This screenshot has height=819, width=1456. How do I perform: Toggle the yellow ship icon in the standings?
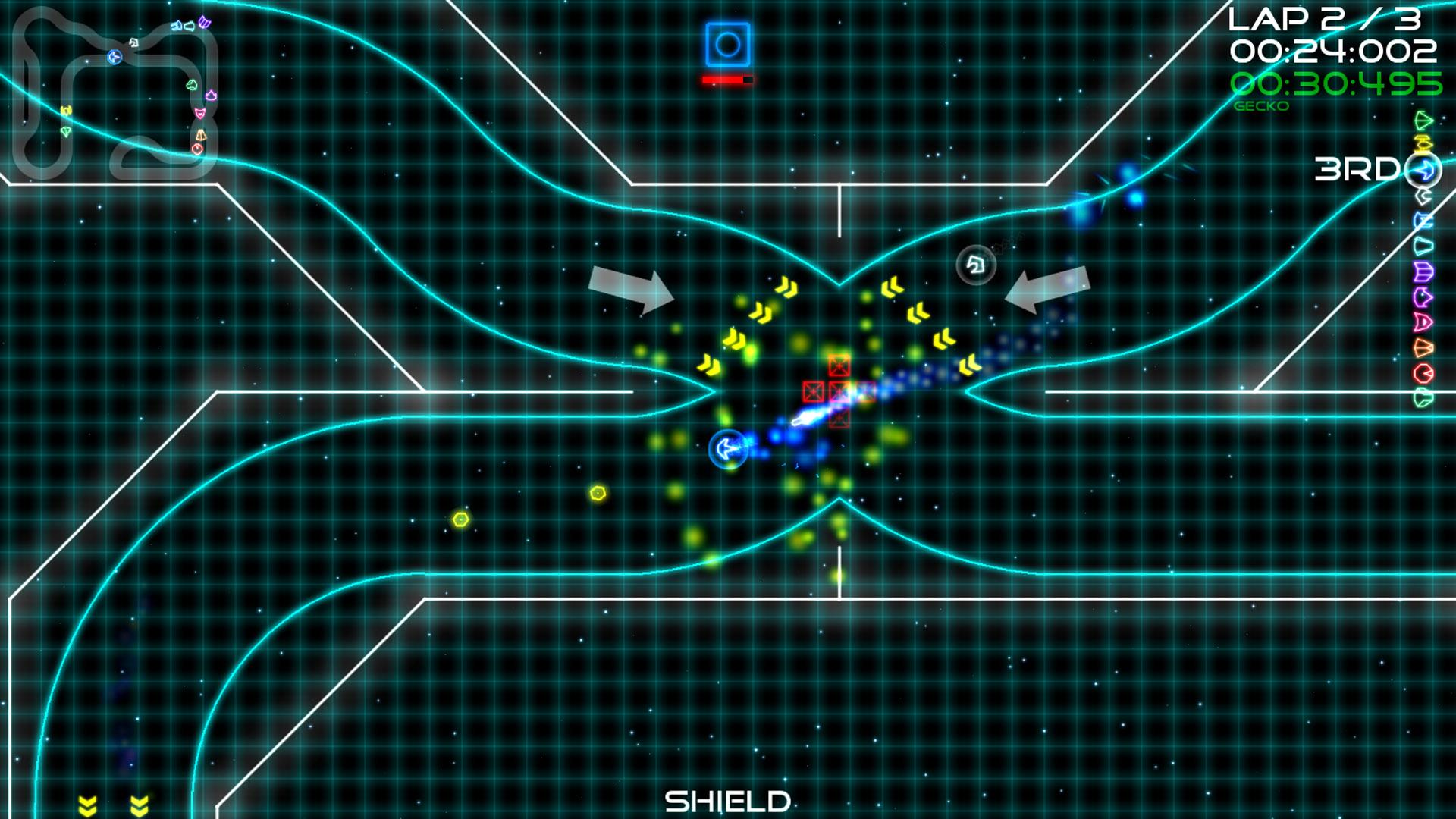tap(1425, 144)
